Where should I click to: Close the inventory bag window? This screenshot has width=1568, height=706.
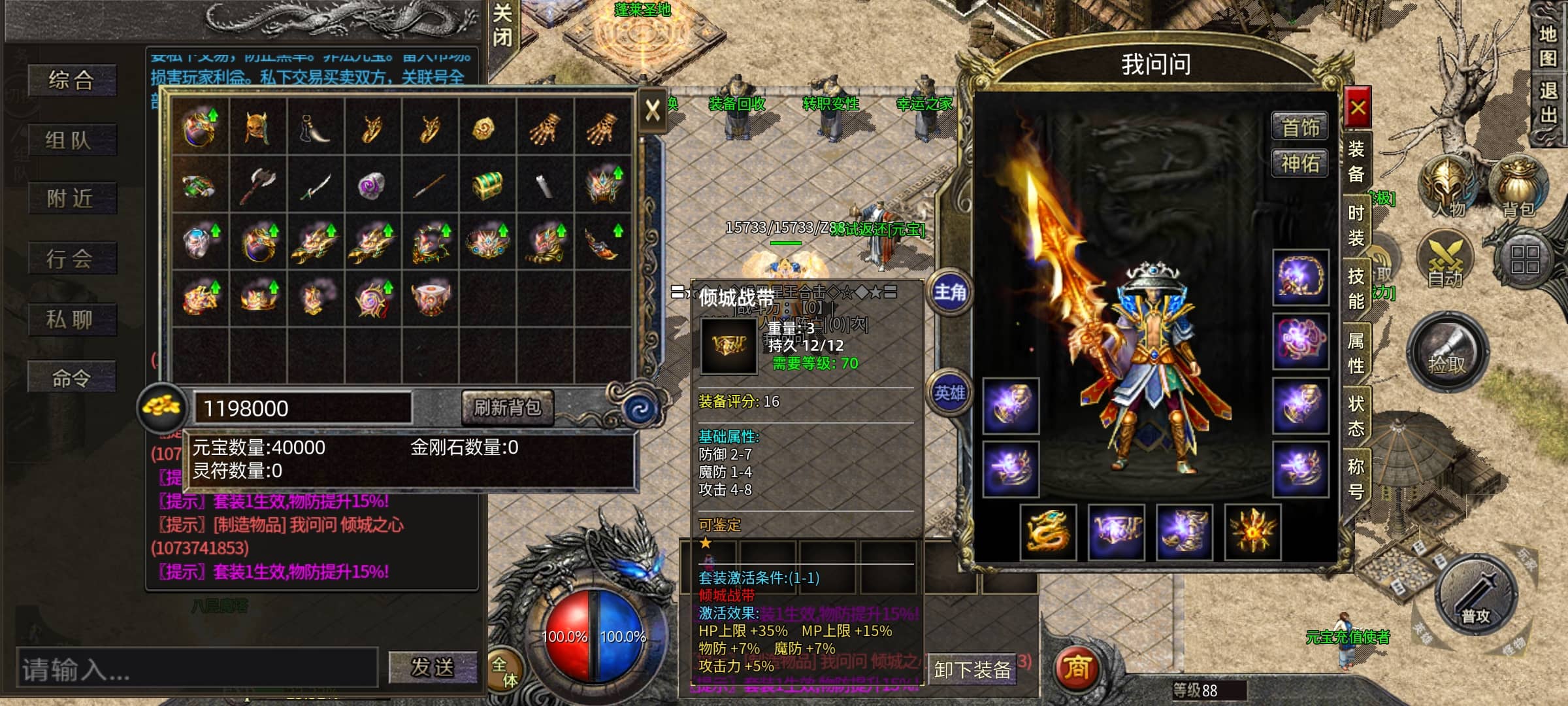click(x=652, y=110)
